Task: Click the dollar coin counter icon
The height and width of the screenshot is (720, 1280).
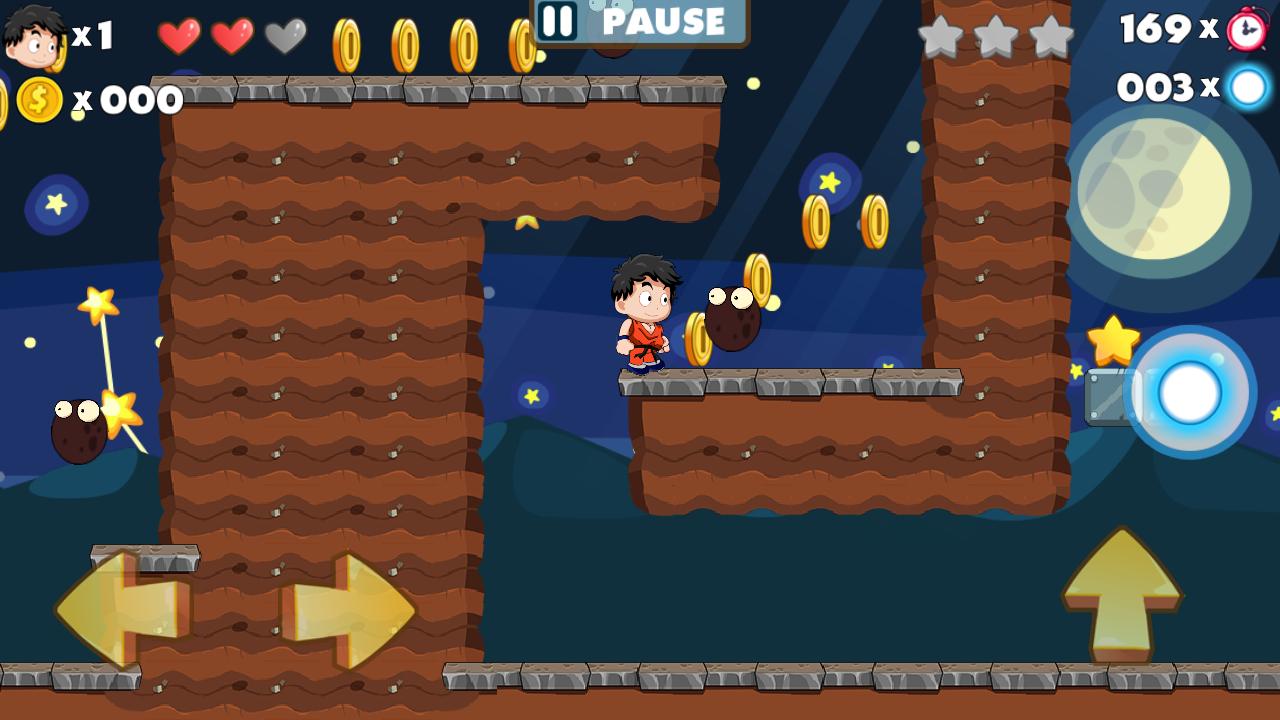Action: click(x=38, y=97)
